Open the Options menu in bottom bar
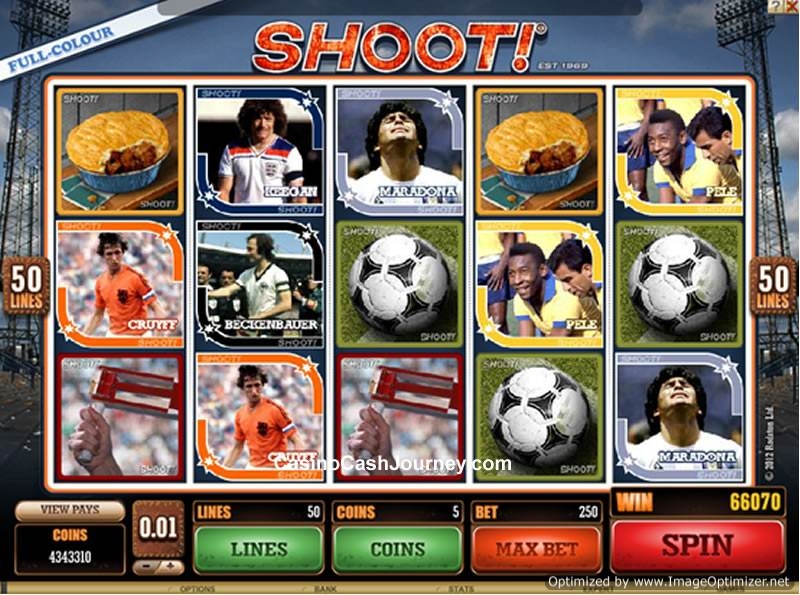This screenshot has height=595, width=800. pos(196,590)
